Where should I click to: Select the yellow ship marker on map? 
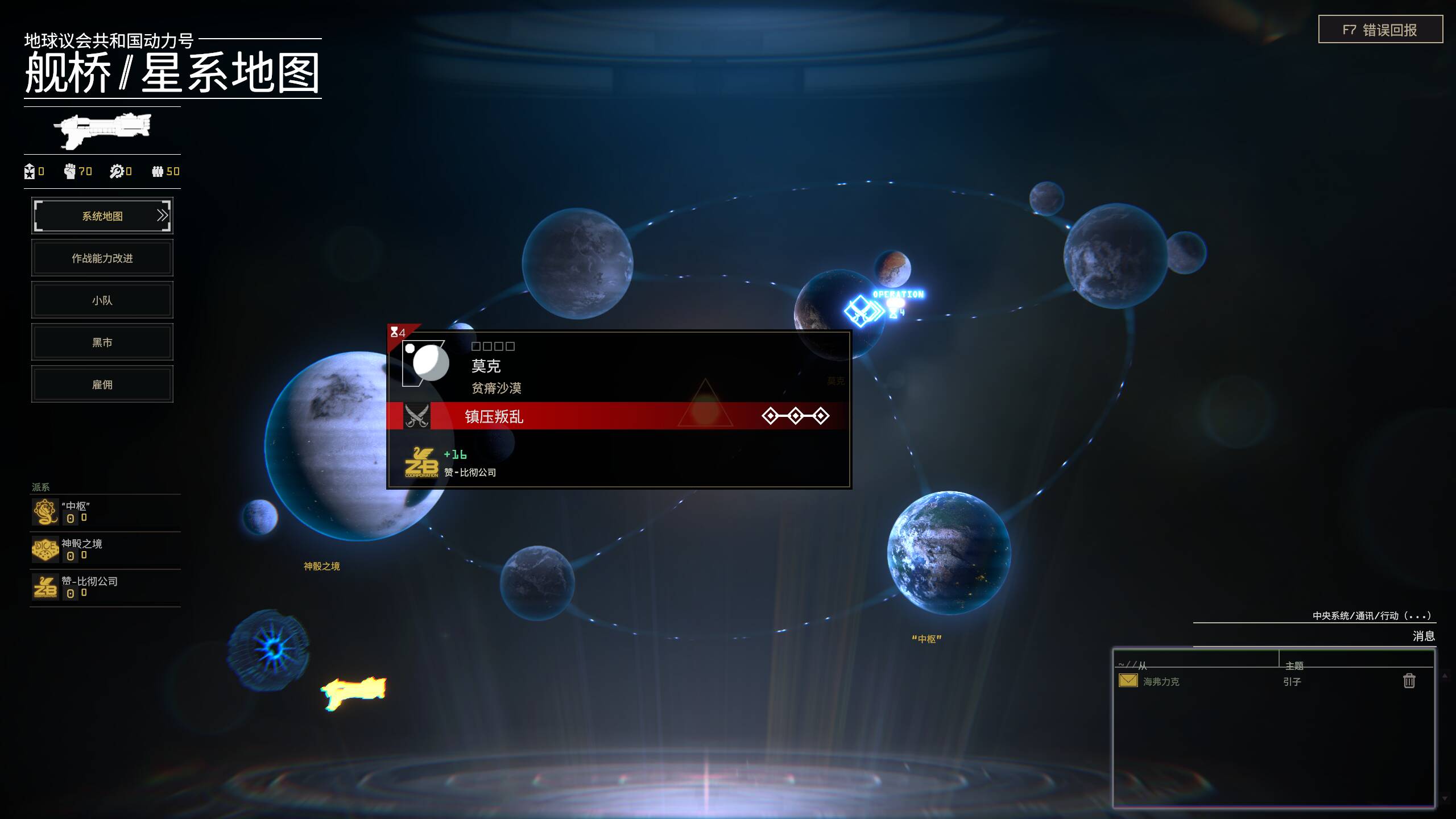pyautogui.click(x=354, y=692)
